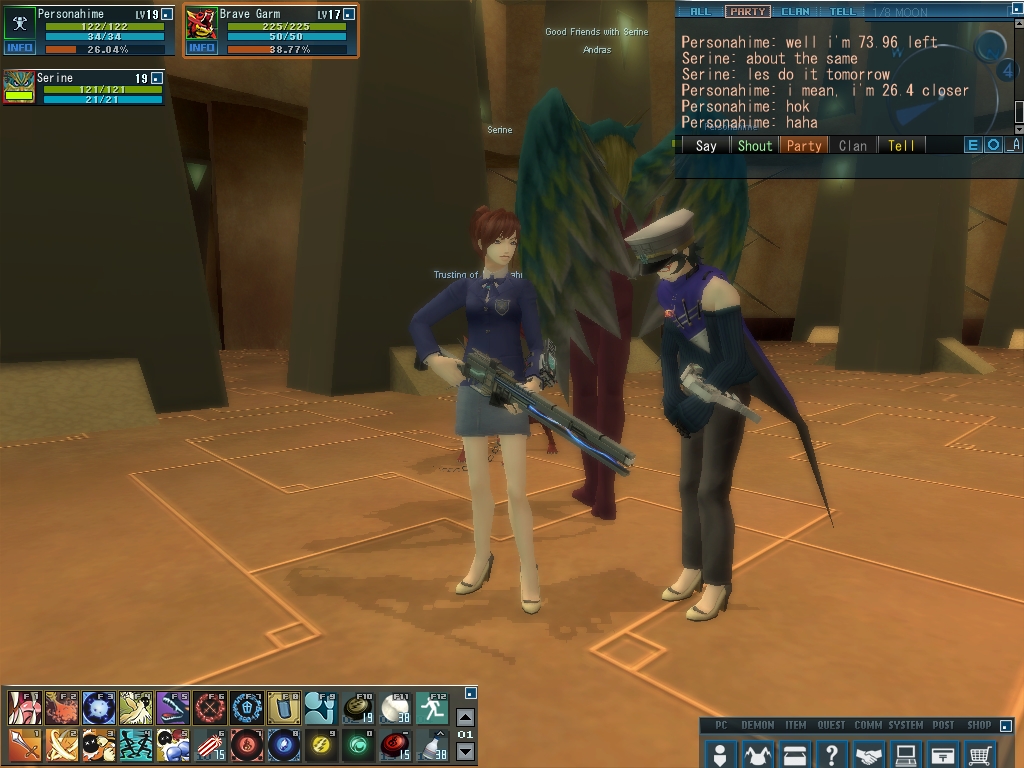Open the Item chest menu
The height and width of the screenshot is (768, 1024).
(x=795, y=753)
